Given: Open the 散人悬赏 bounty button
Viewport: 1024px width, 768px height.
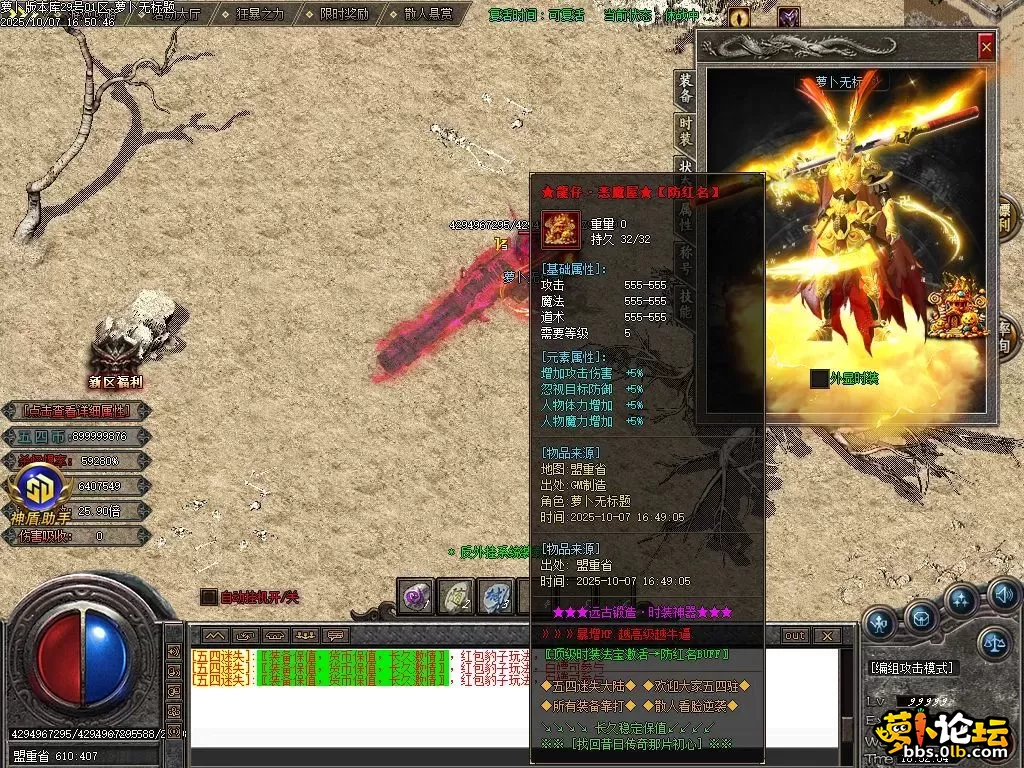Looking at the screenshot, I should pyautogui.click(x=426, y=14).
